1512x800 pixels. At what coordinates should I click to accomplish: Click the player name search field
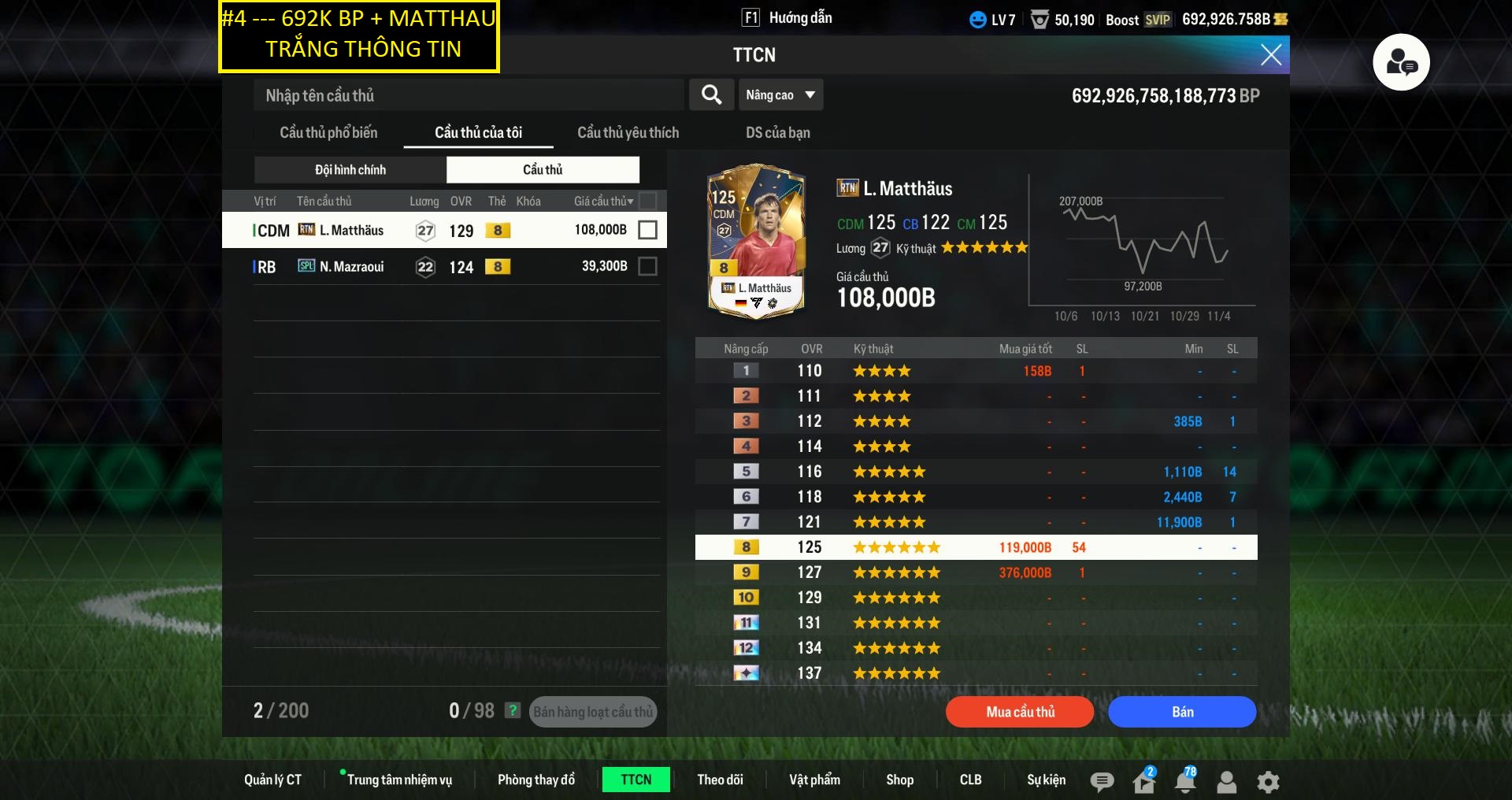pos(469,95)
